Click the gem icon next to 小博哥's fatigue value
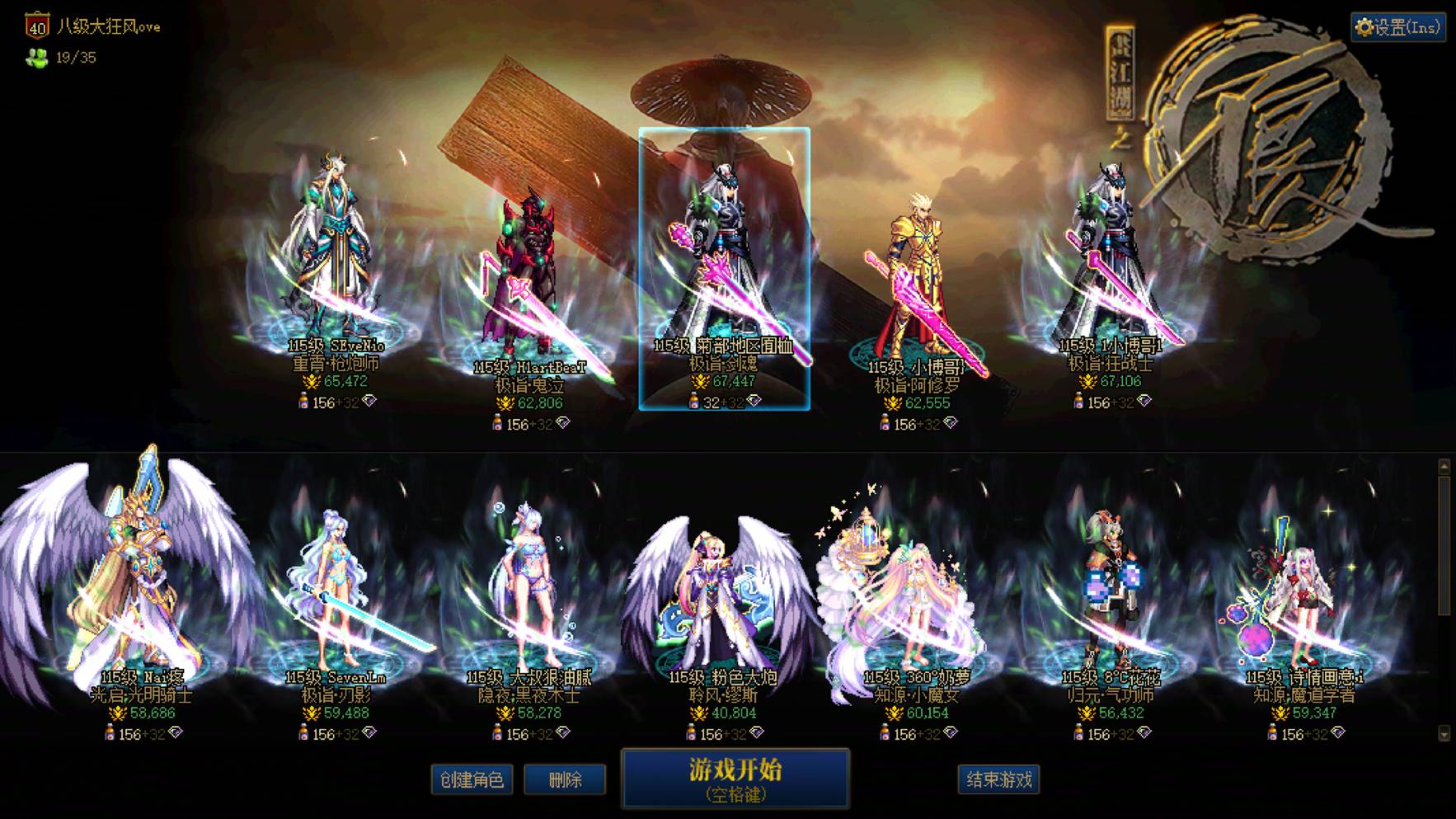Image resolution: width=1456 pixels, height=819 pixels. (x=949, y=425)
